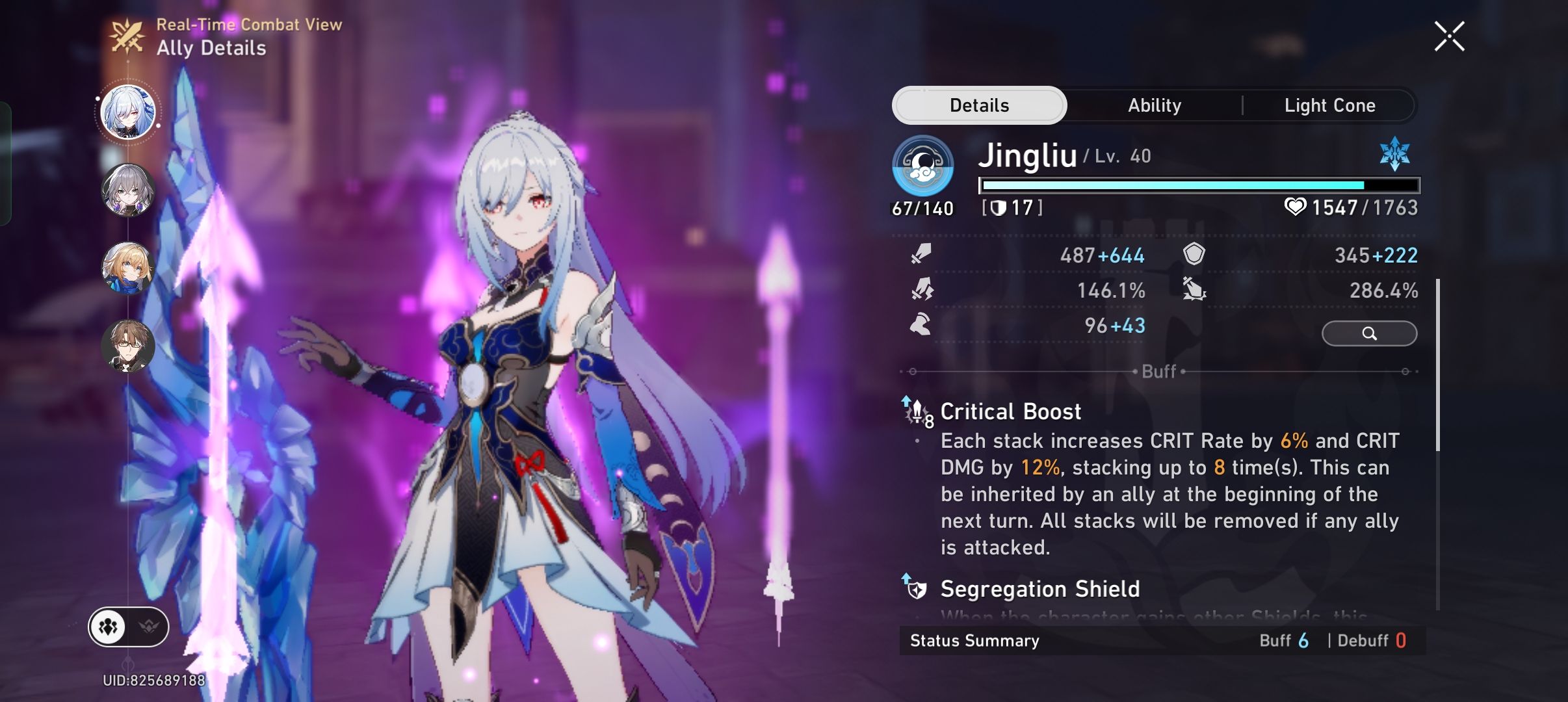Collapse the Buff section divider
Viewport: 1568px width, 702px height.
click(1160, 371)
